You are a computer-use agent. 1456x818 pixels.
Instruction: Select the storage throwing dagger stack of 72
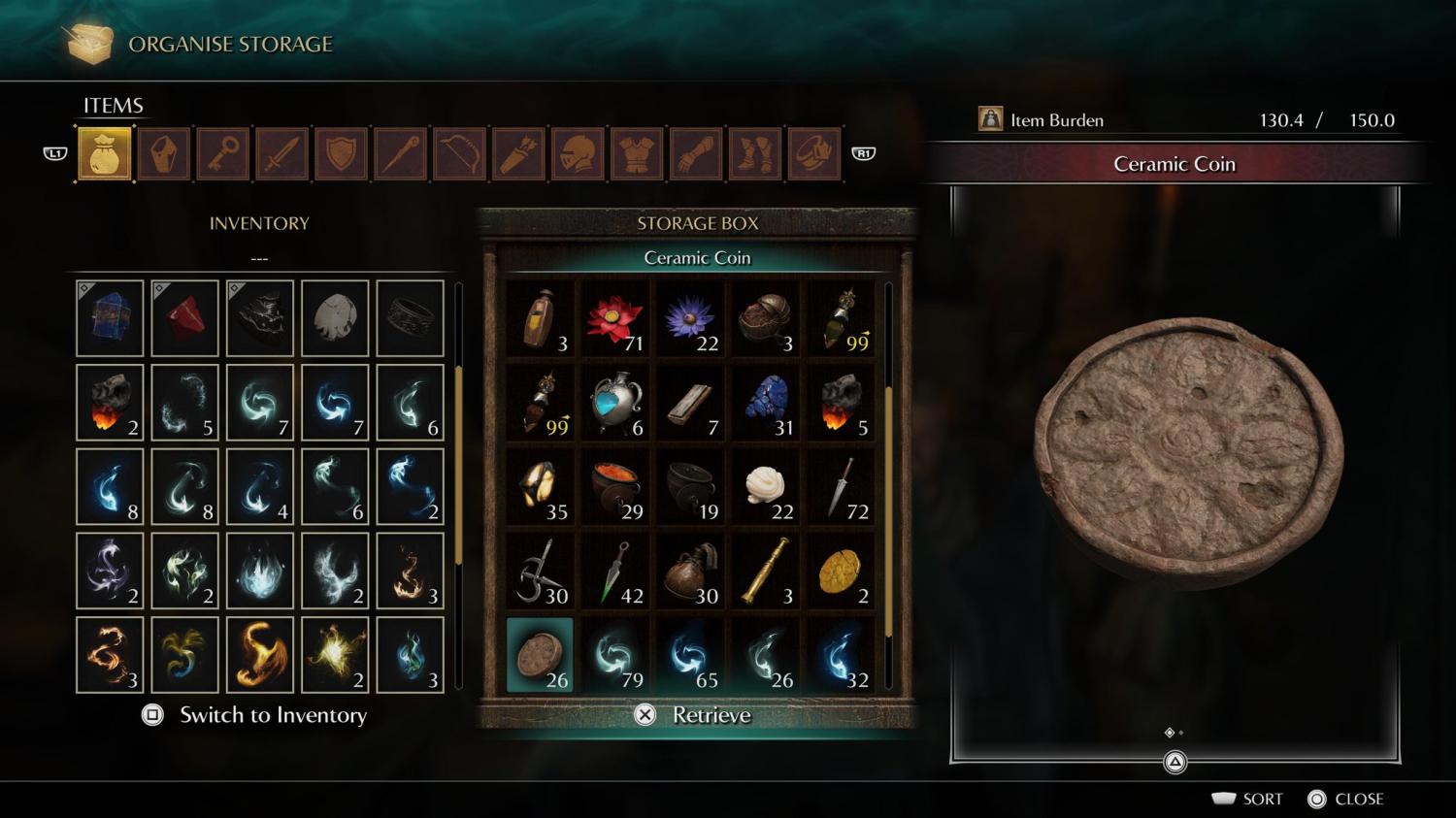pos(841,487)
